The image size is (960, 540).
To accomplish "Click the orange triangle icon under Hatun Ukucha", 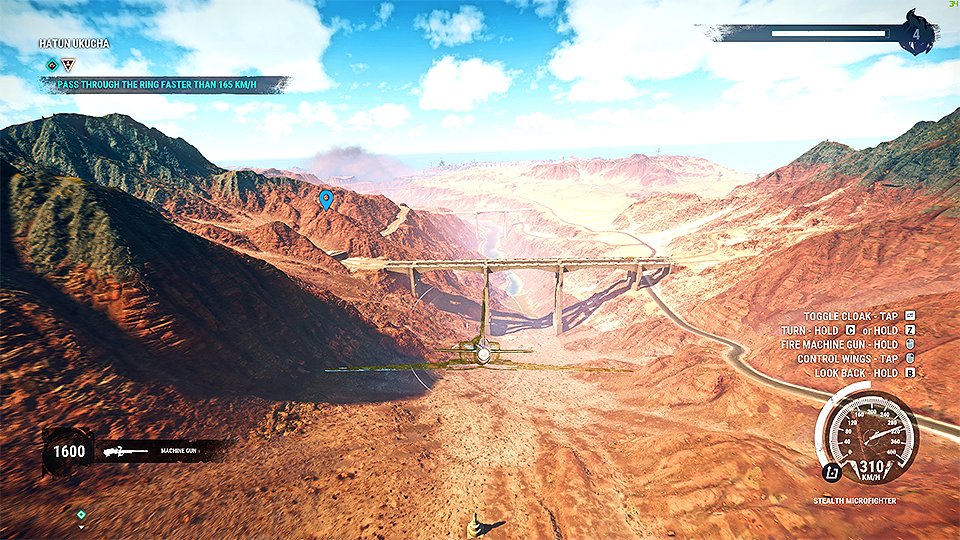I will coord(68,65).
